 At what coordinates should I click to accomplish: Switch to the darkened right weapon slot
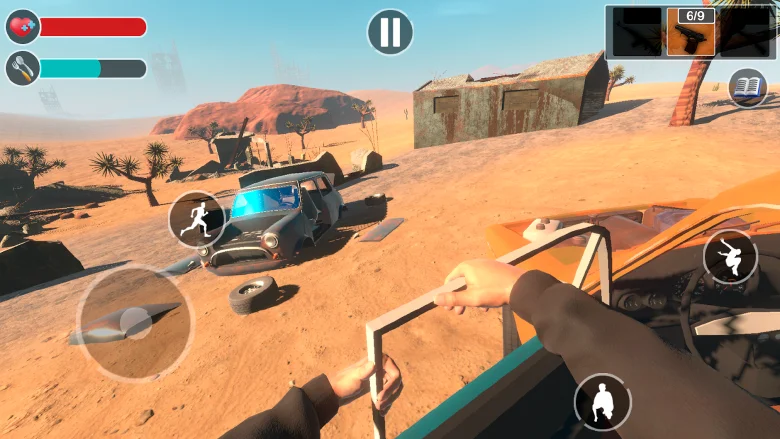(744, 33)
